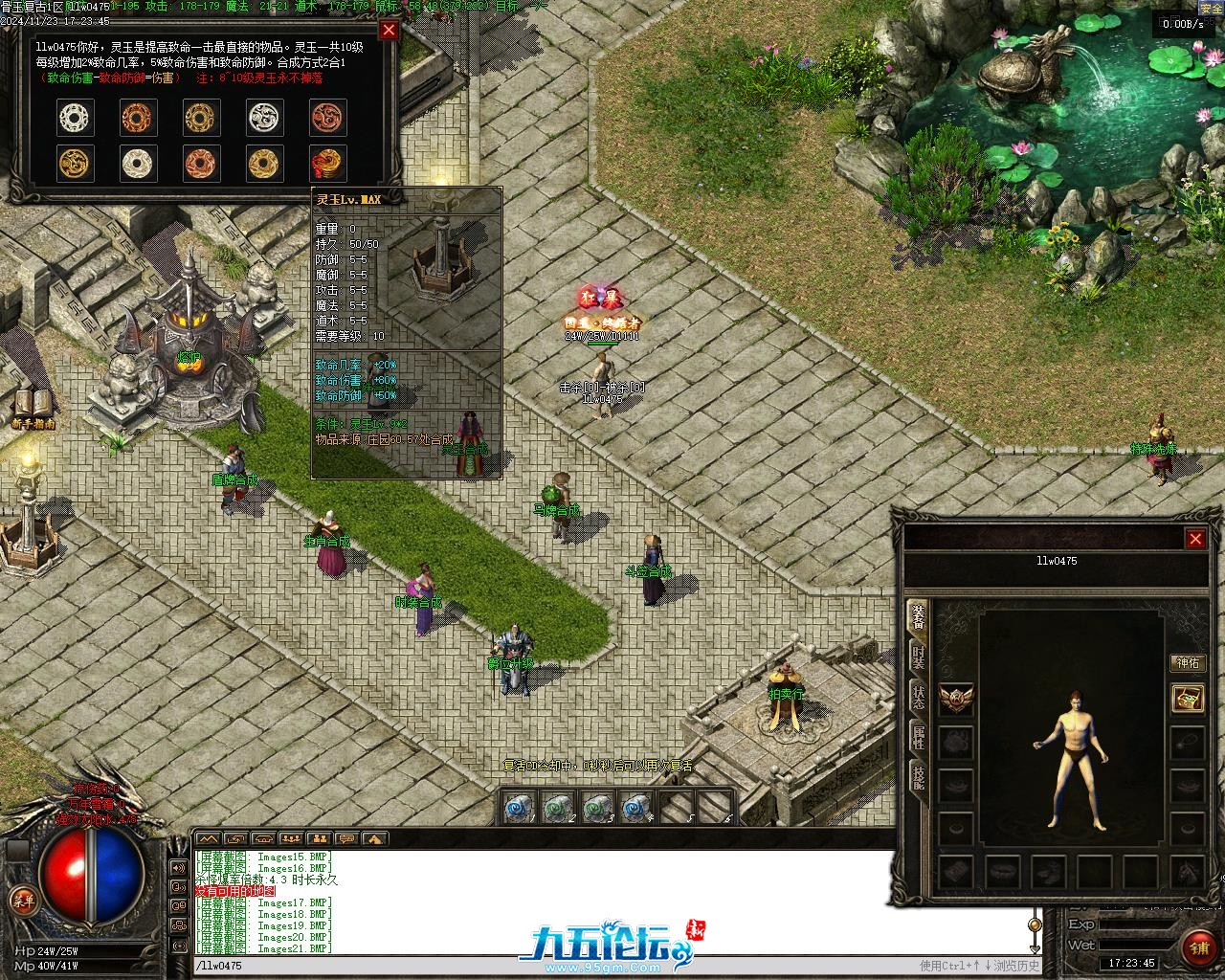
Task: Click the 神佑 blessing button
Action: point(1188,662)
